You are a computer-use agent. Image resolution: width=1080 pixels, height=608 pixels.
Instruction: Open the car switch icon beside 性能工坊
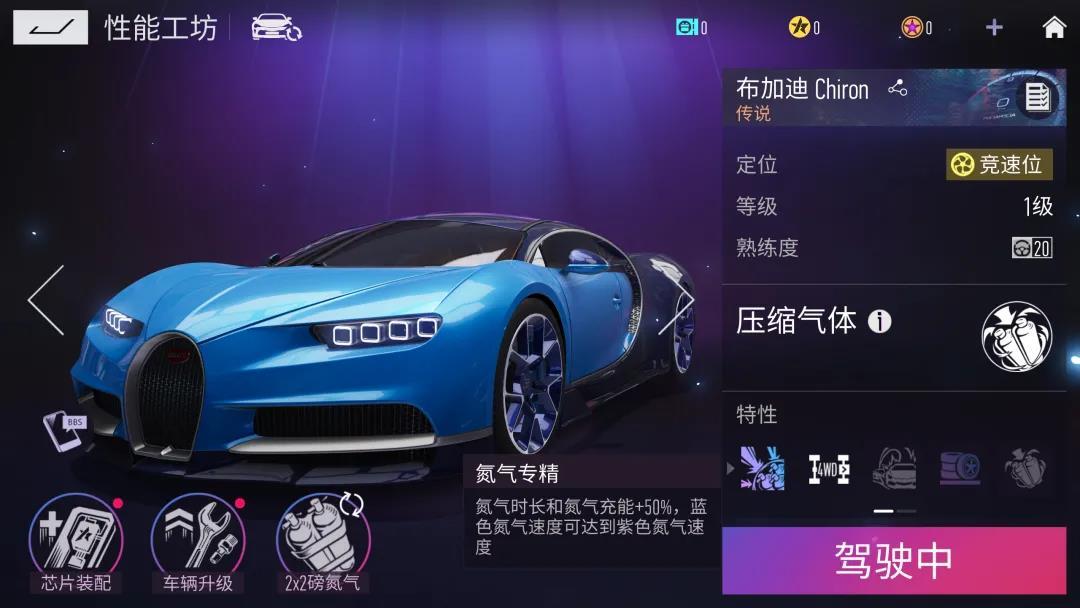click(276, 27)
